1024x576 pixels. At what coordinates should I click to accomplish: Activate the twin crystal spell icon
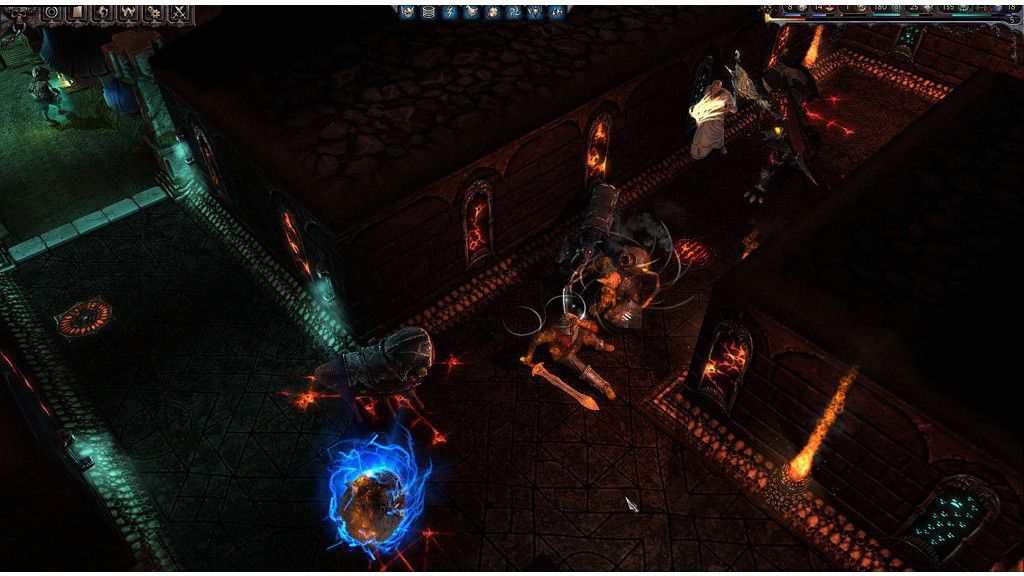tap(557, 11)
